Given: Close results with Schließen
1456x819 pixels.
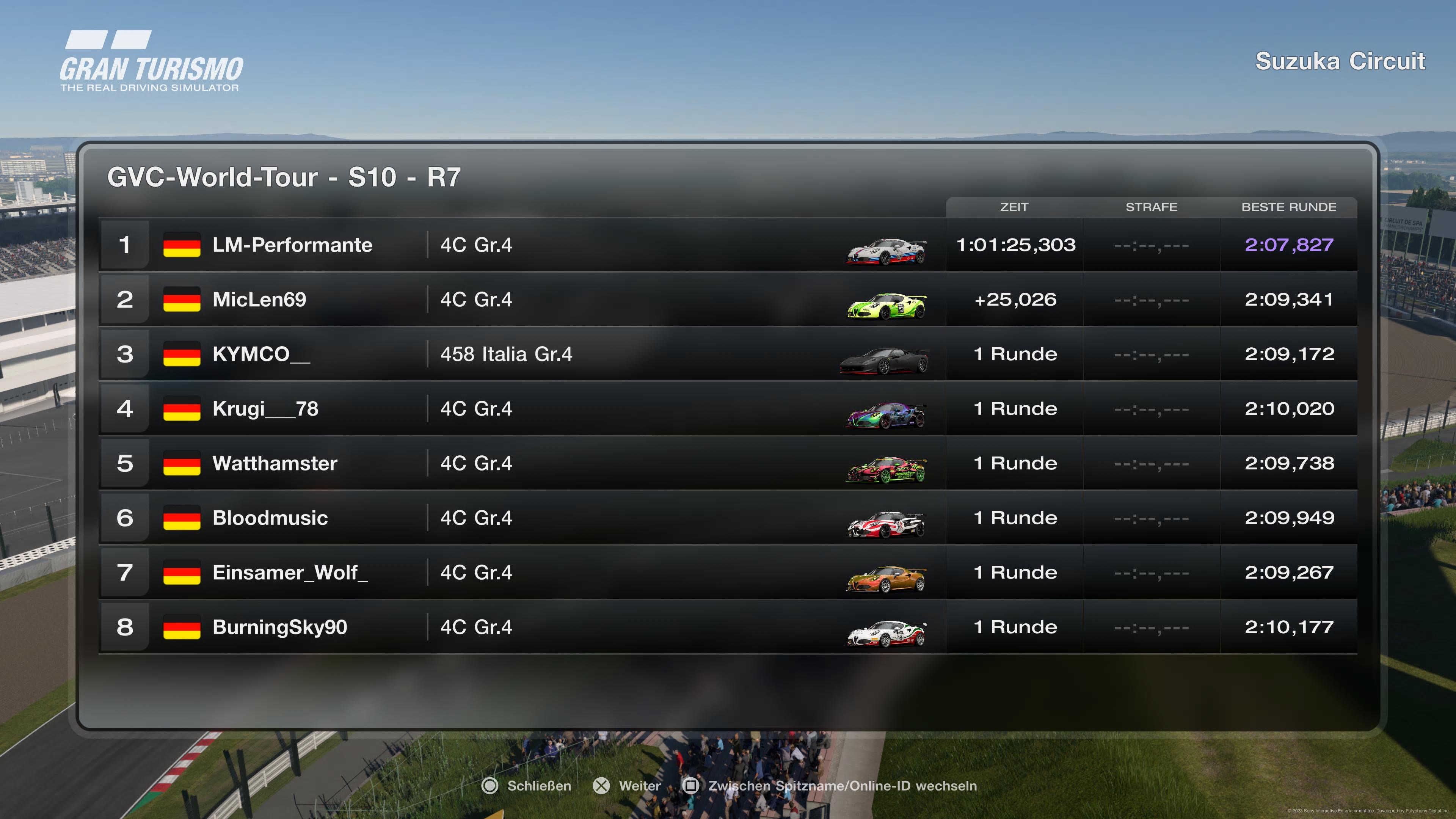Looking at the screenshot, I should click(x=527, y=786).
